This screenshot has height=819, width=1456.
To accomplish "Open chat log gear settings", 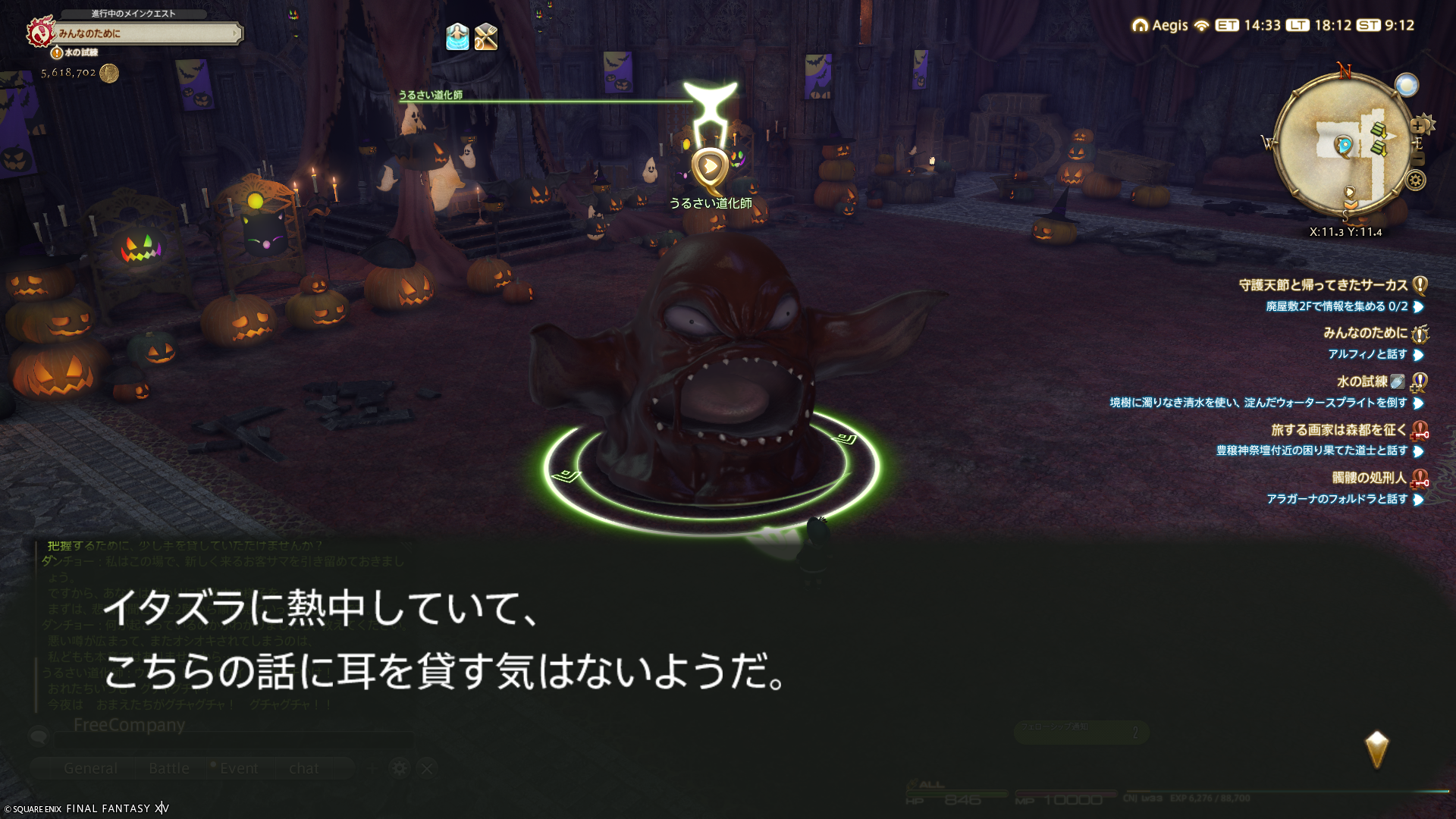I will (399, 768).
